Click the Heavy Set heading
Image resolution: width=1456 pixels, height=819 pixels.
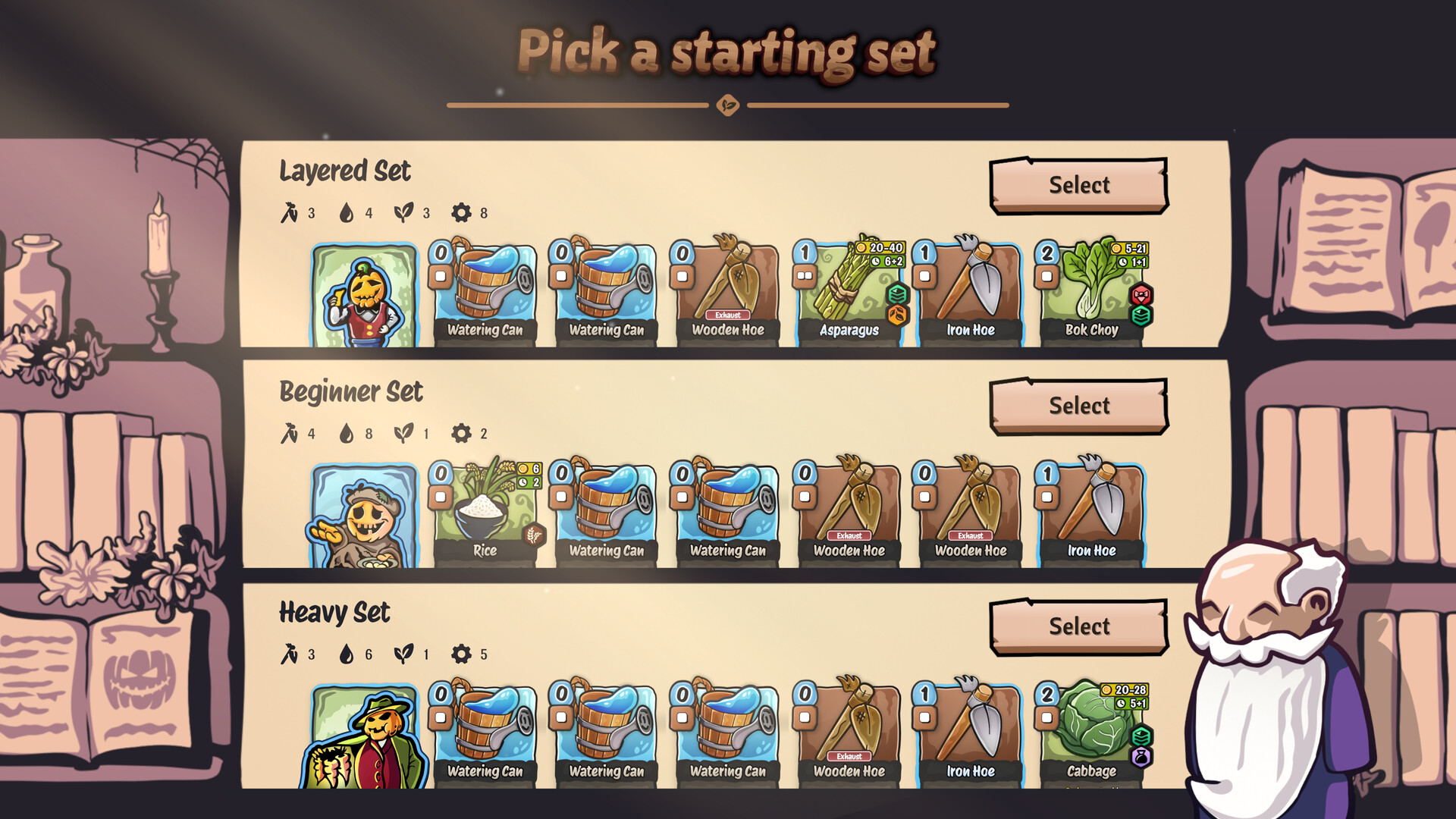pyautogui.click(x=334, y=613)
